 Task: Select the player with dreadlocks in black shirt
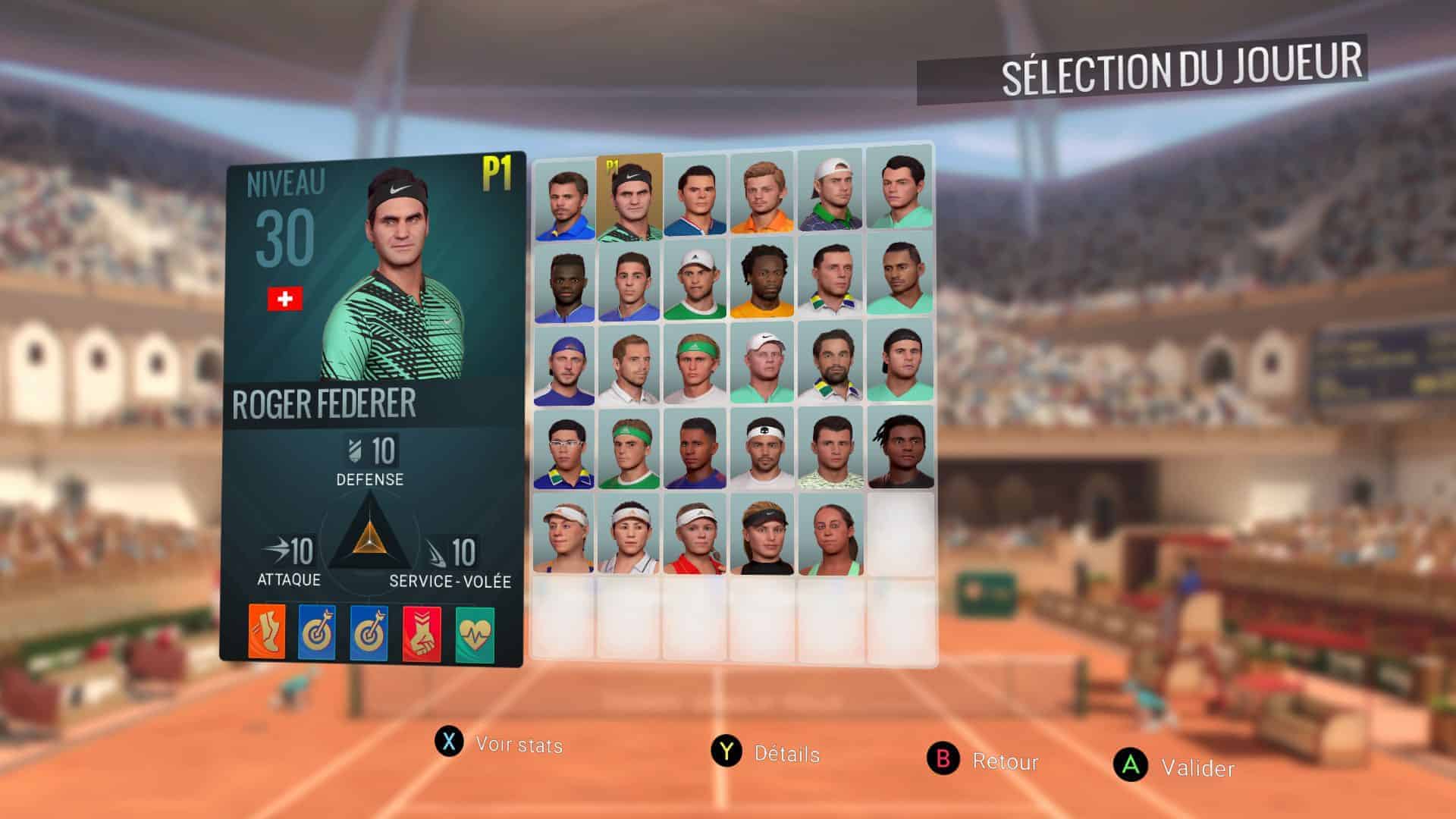point(900,450)
